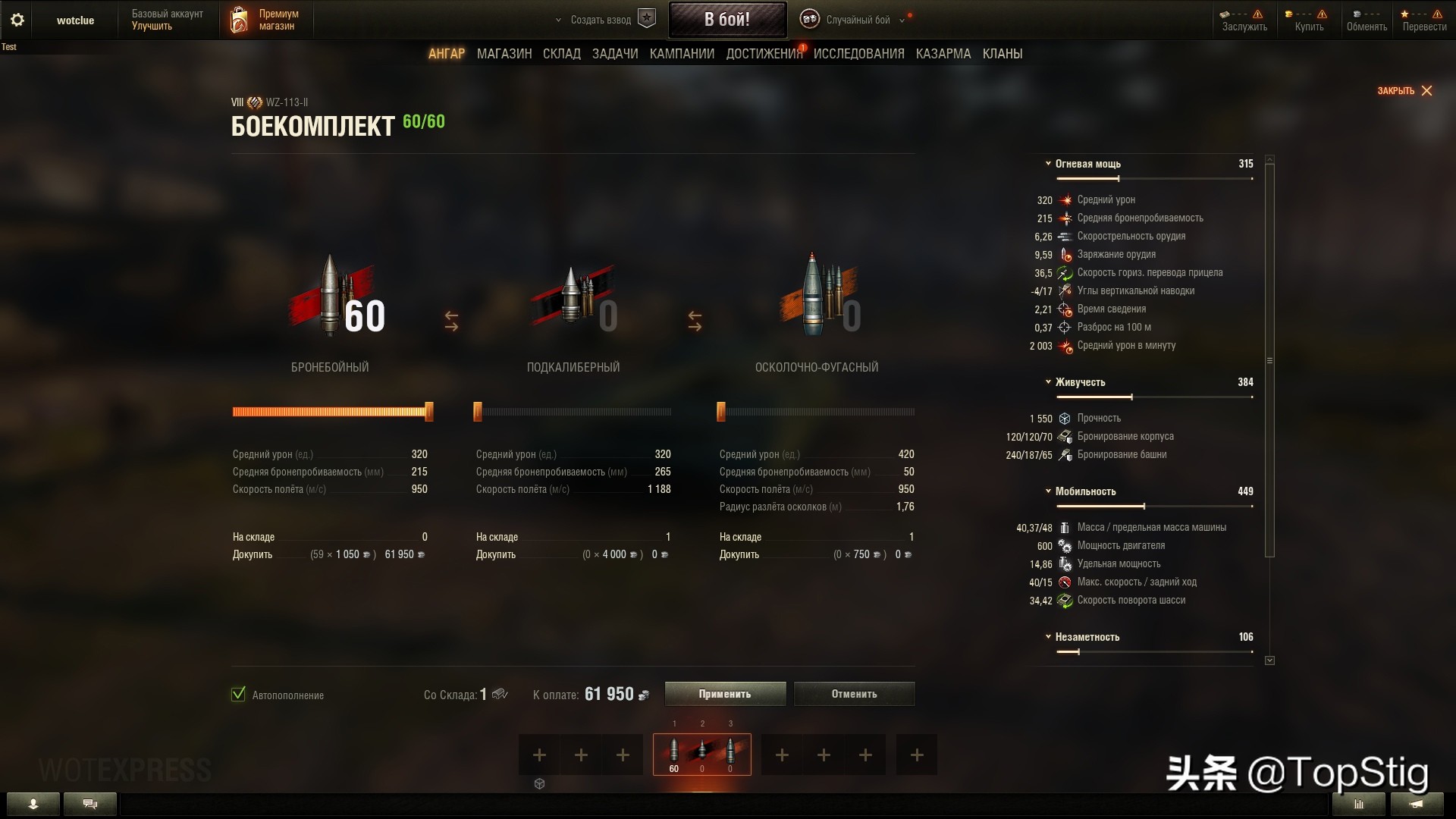
Task: Go to the ИССЛЕДОВАНИЯ tab
Action: (858, 54)
